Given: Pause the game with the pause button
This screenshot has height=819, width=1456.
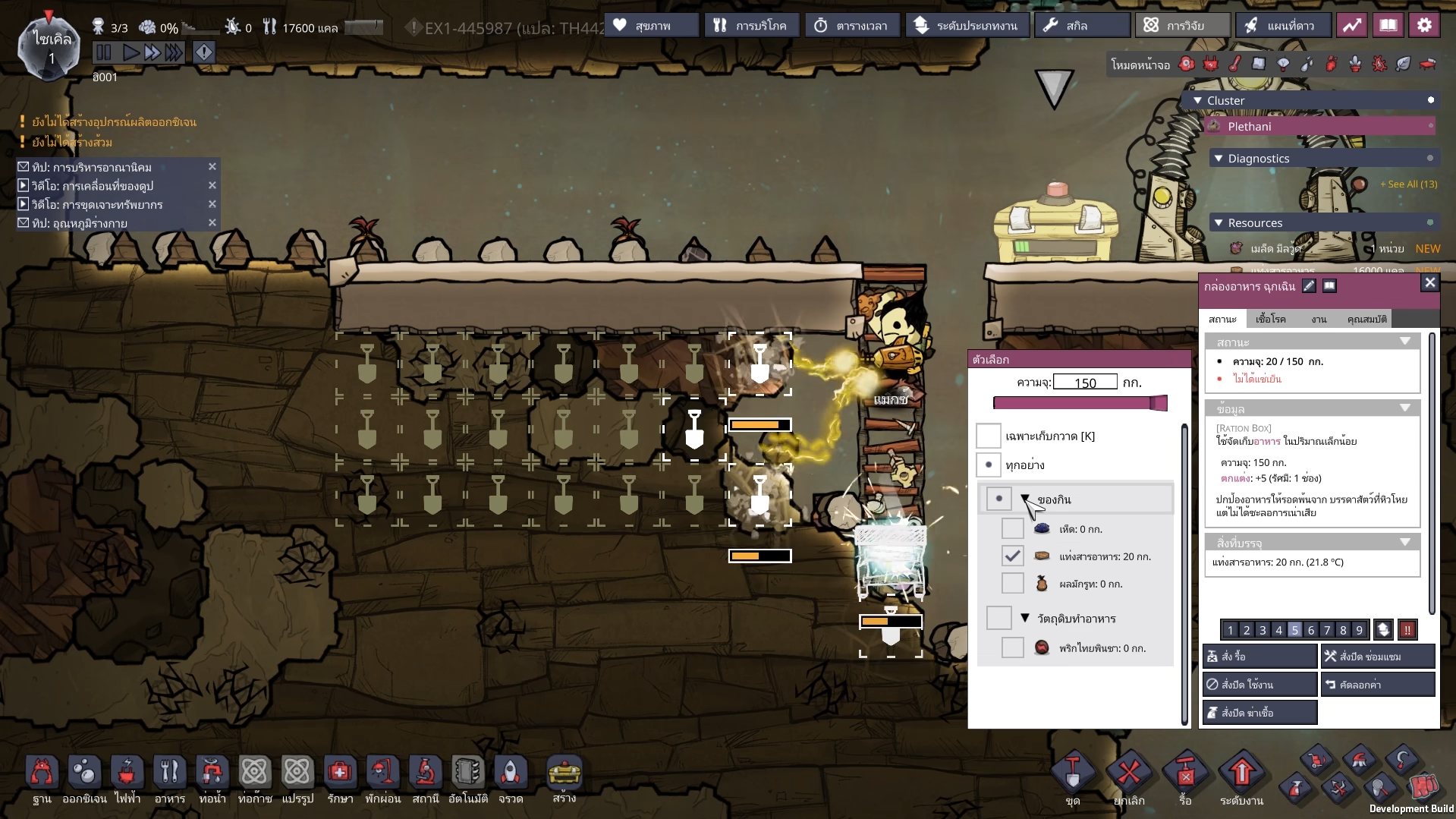Looking at the screenshot, I should tap(104, 52).
